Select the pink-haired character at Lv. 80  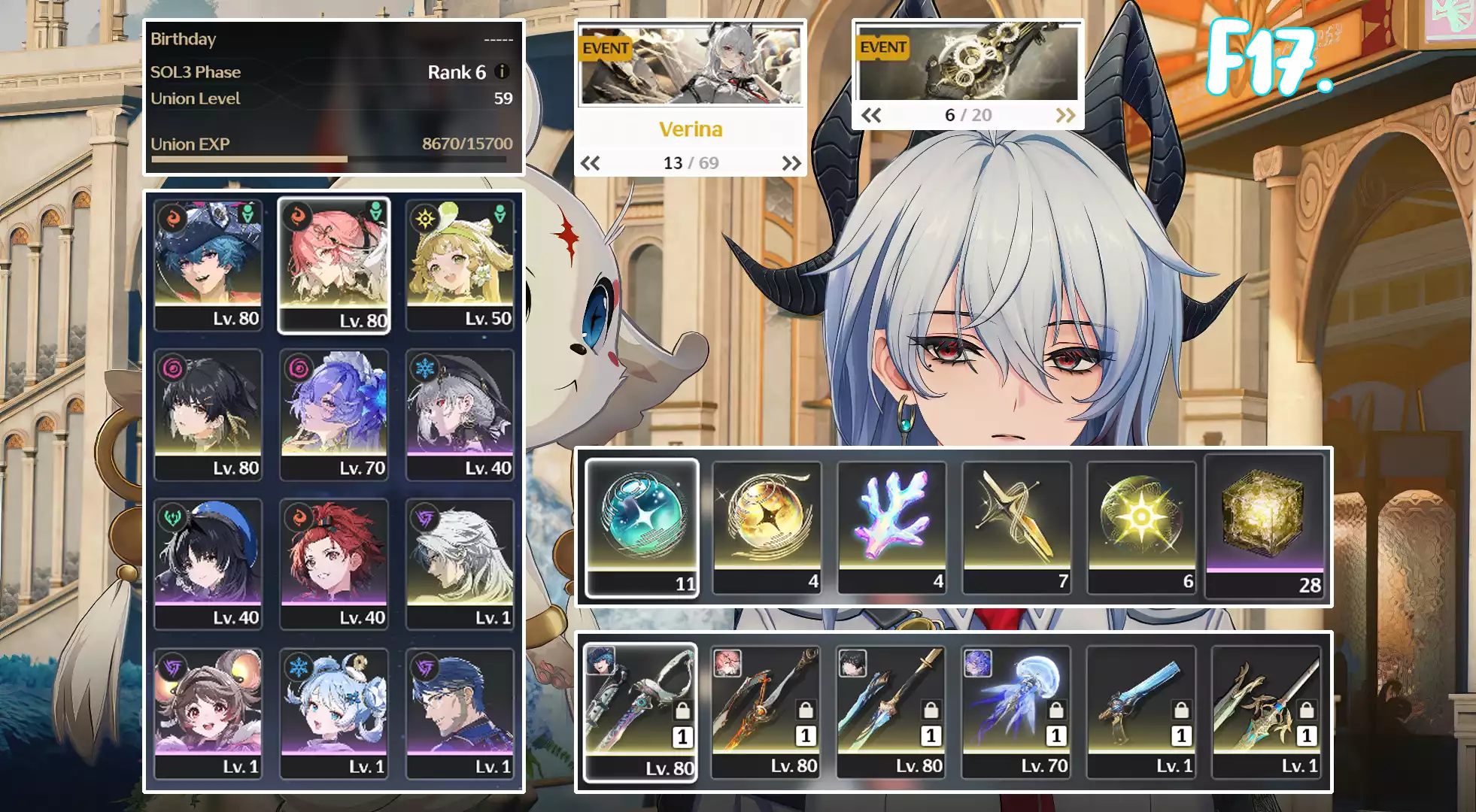click(334, 264)
